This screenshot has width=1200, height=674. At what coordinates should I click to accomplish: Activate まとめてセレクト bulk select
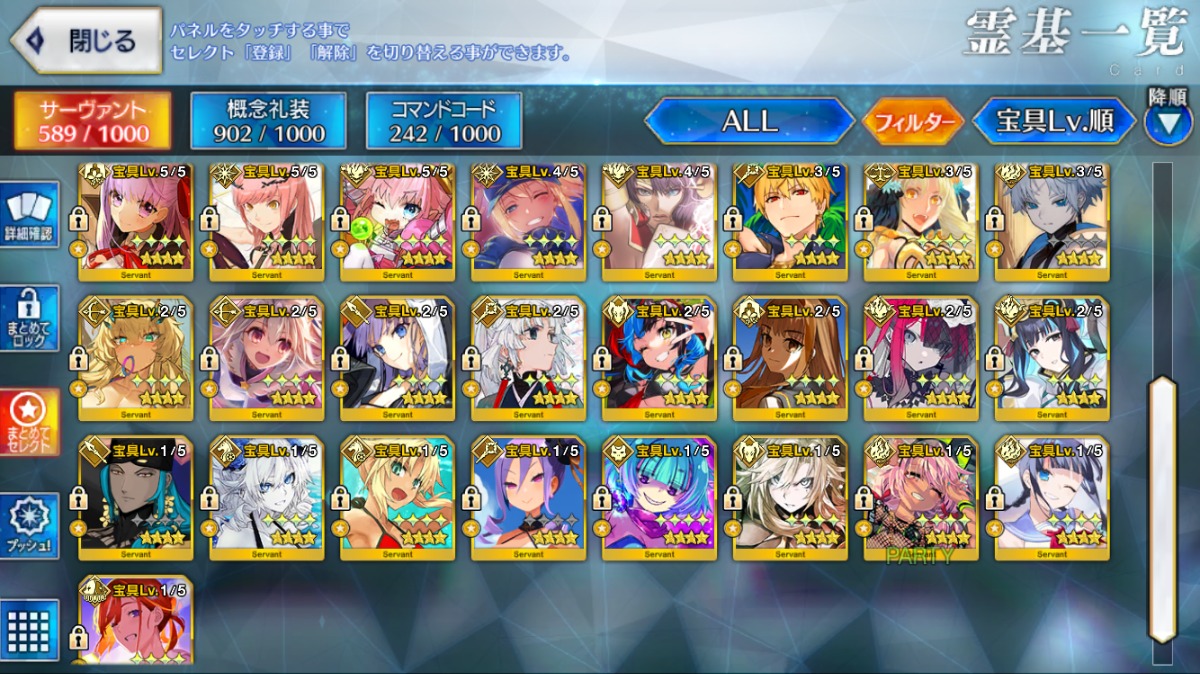tap(31, 422)
